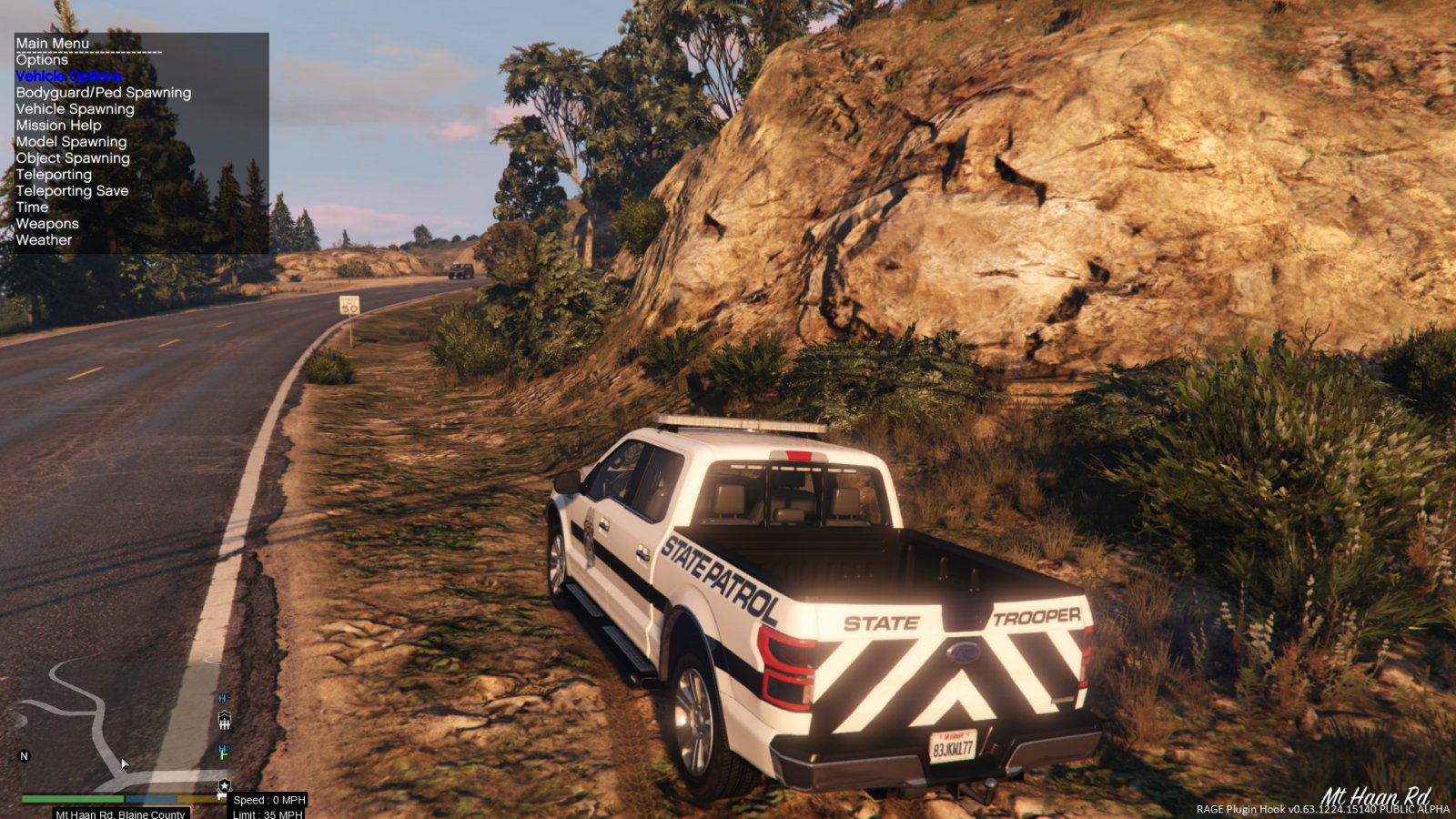Click the minimap in the corner
1456x819 pixels.
[118, 728]
